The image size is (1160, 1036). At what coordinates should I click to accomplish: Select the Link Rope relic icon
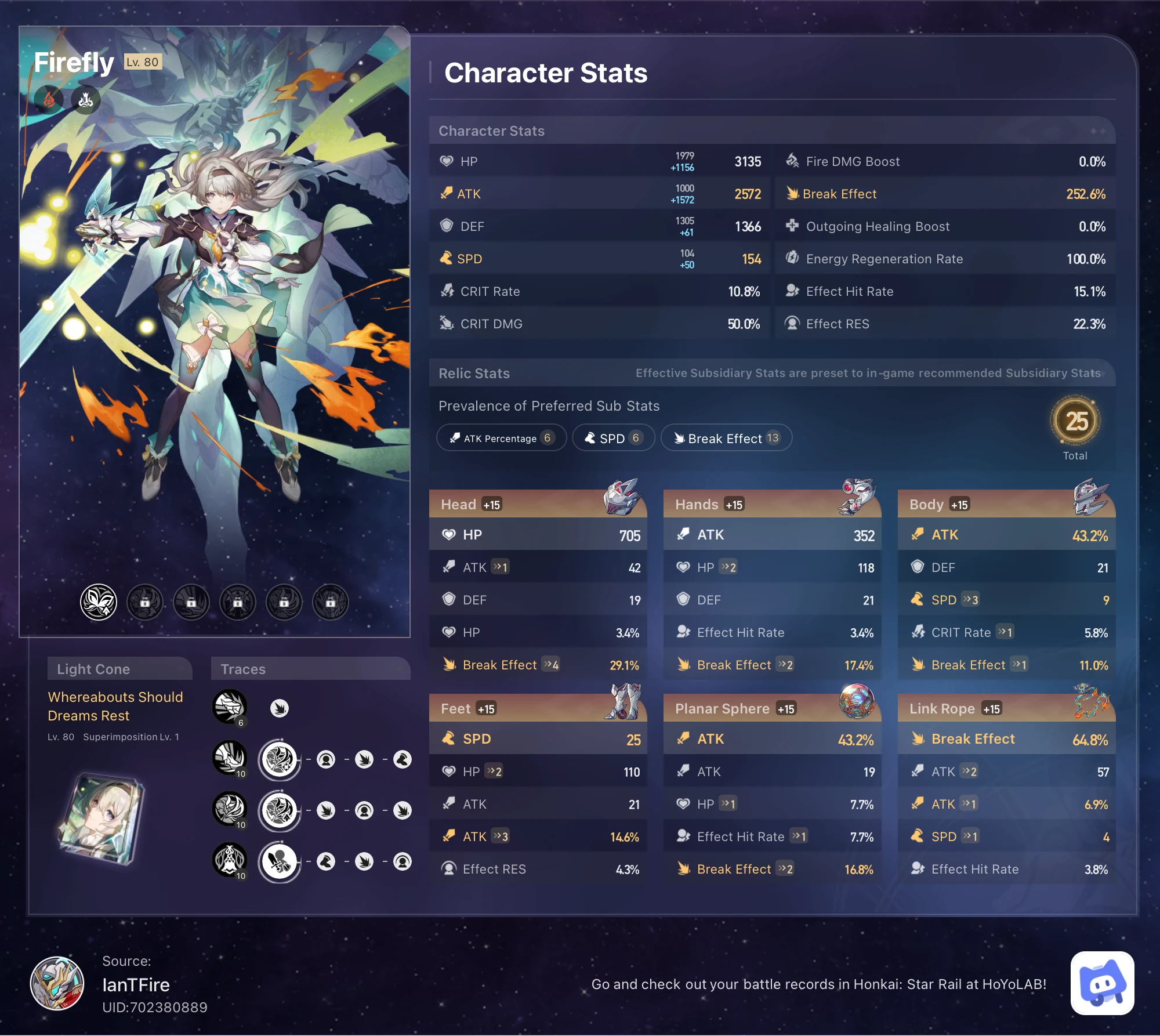(x=1092, y=700)
